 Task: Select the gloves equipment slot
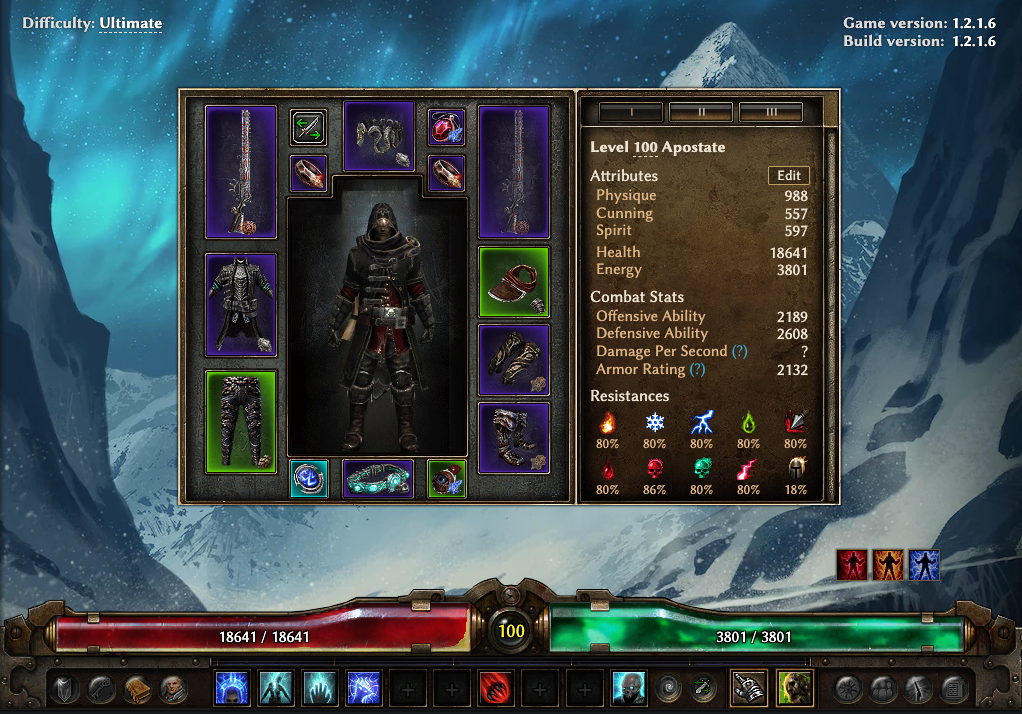point(514,359)
